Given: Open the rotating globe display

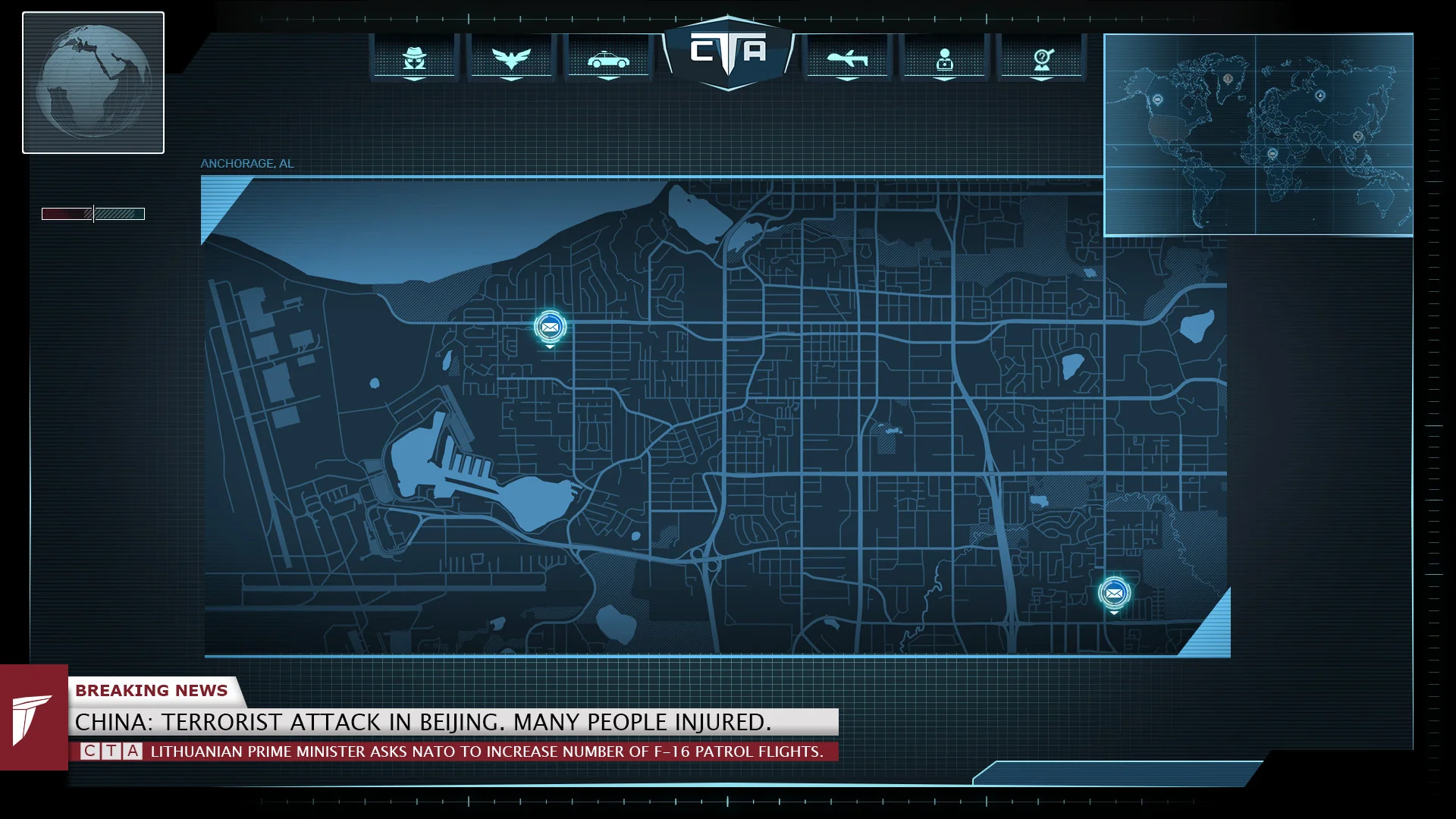Looking at the screenshot, I should click(93, 82).
